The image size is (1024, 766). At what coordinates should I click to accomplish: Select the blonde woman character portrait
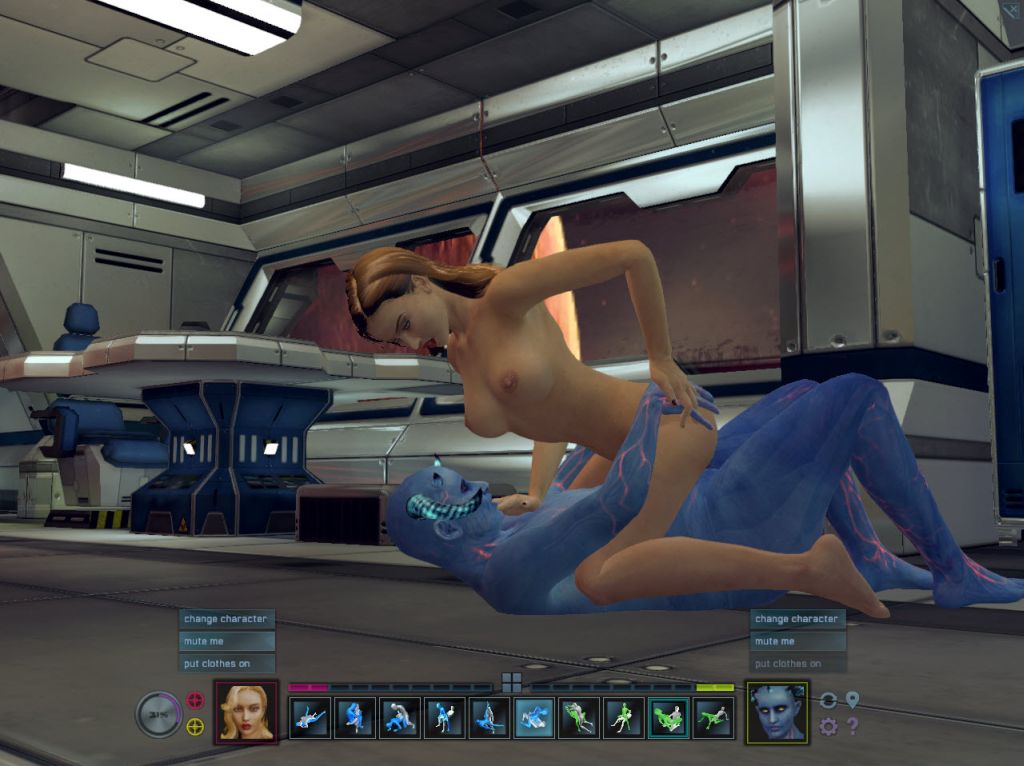(246, 712)
